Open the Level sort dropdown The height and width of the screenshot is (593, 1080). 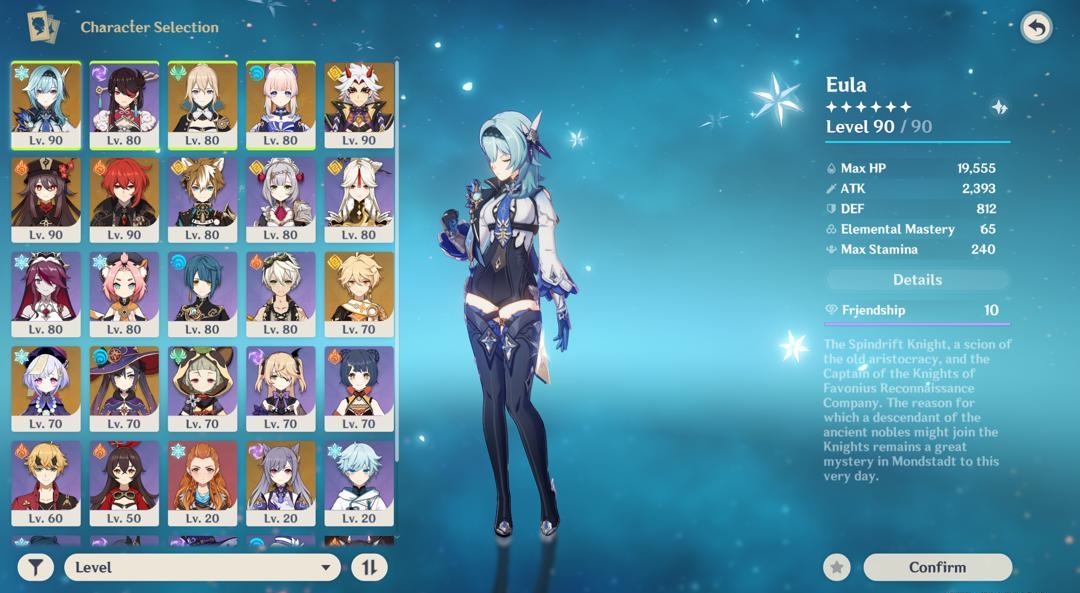pyautogui.click(x=202, y=567)
